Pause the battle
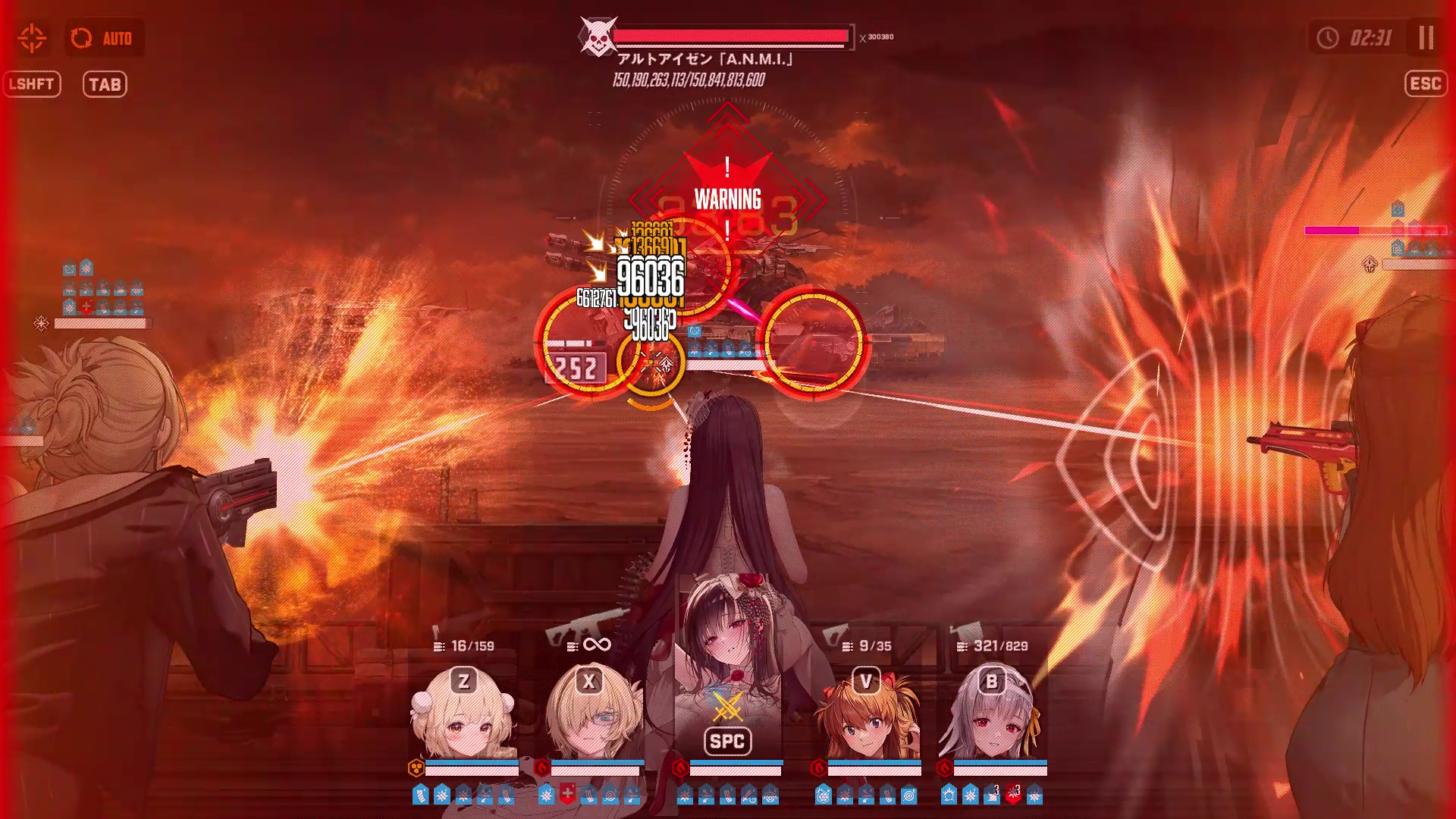This screenshot has width=1456, height=819. pyautogui.click(x=1426, y=38)
